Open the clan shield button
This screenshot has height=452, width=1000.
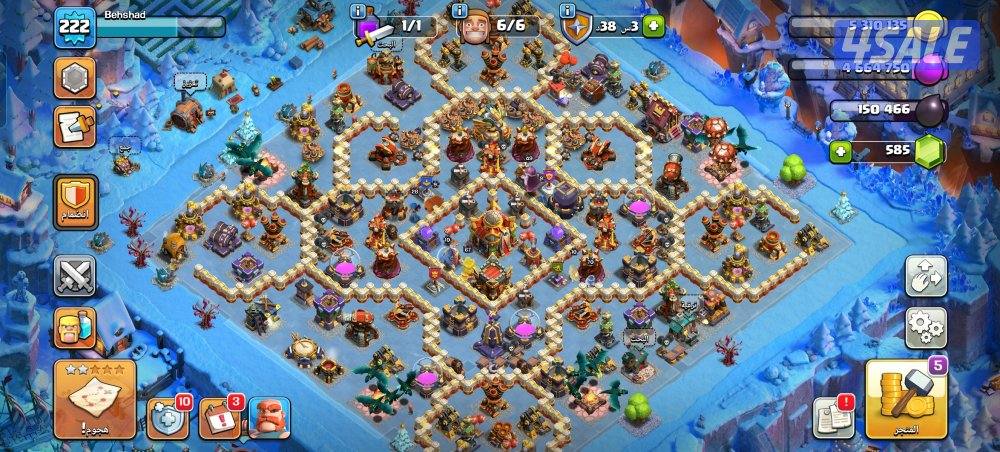pyautogui.click(x=75, y=198)
